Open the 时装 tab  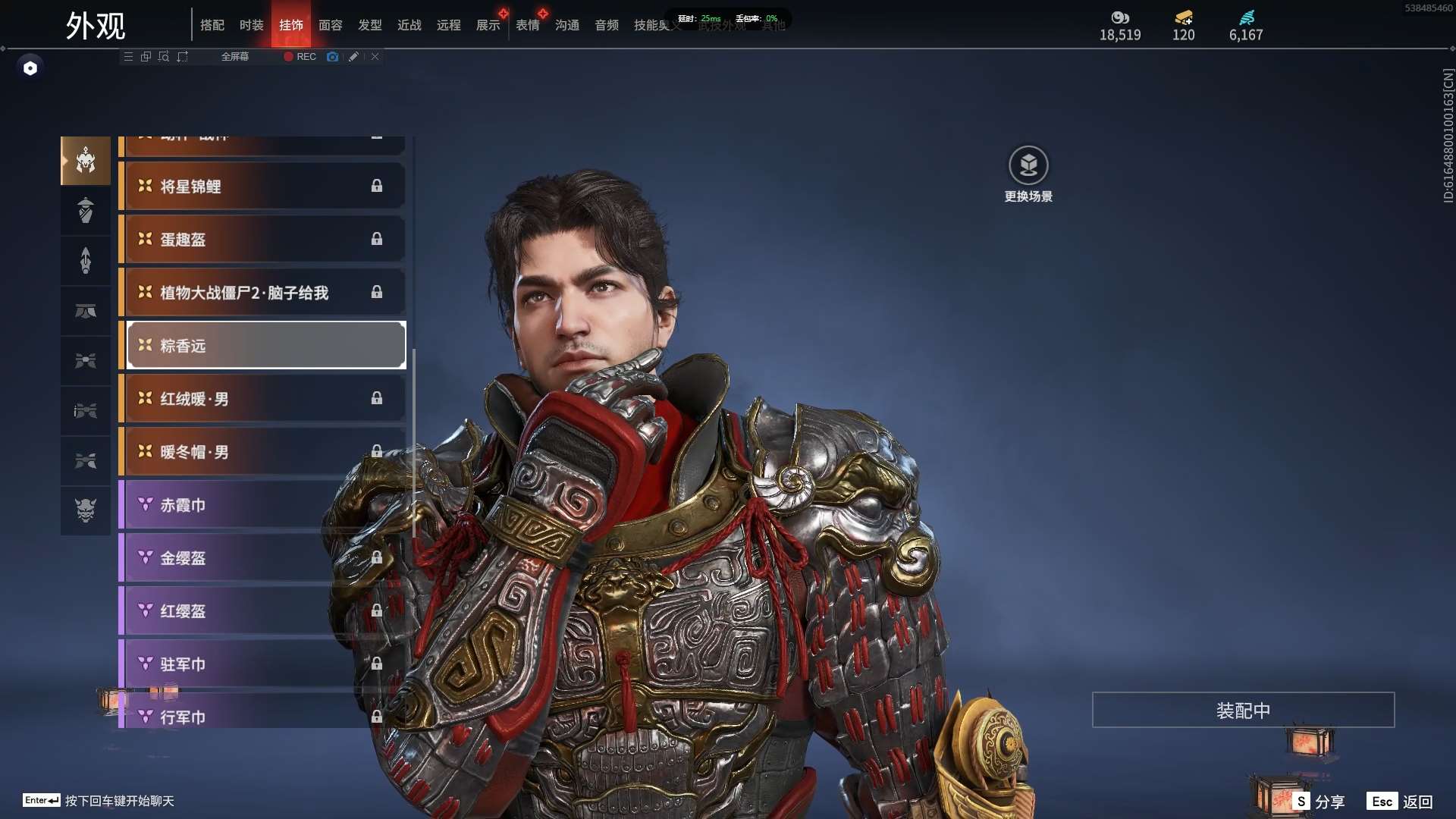coord(252,25)
